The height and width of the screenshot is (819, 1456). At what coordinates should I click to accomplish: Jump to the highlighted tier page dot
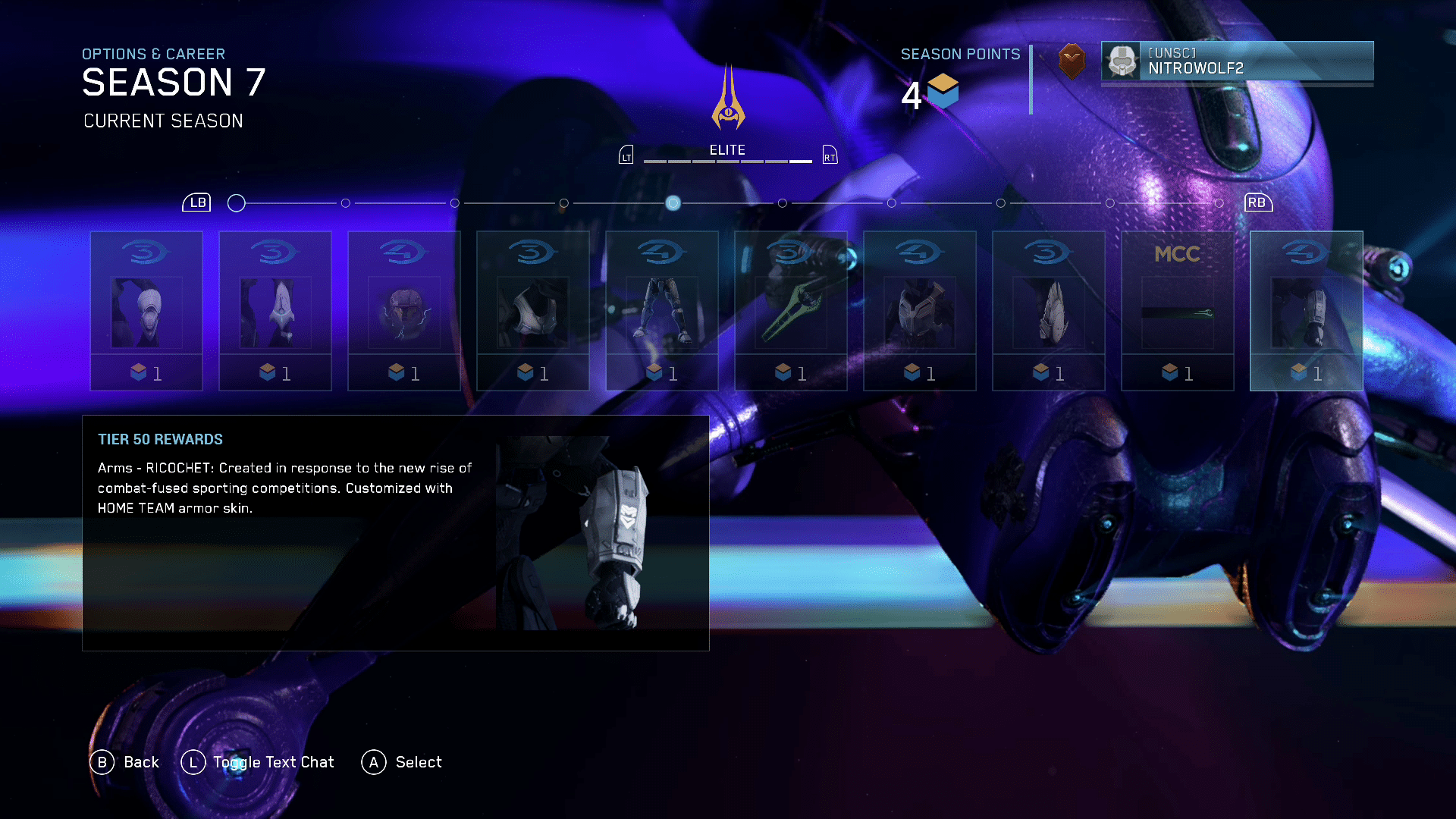pos(673,203)
